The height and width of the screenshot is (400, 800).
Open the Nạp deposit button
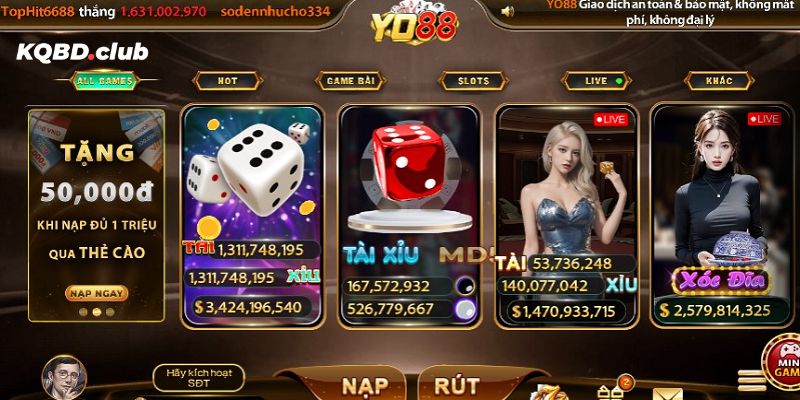point(365,385)
